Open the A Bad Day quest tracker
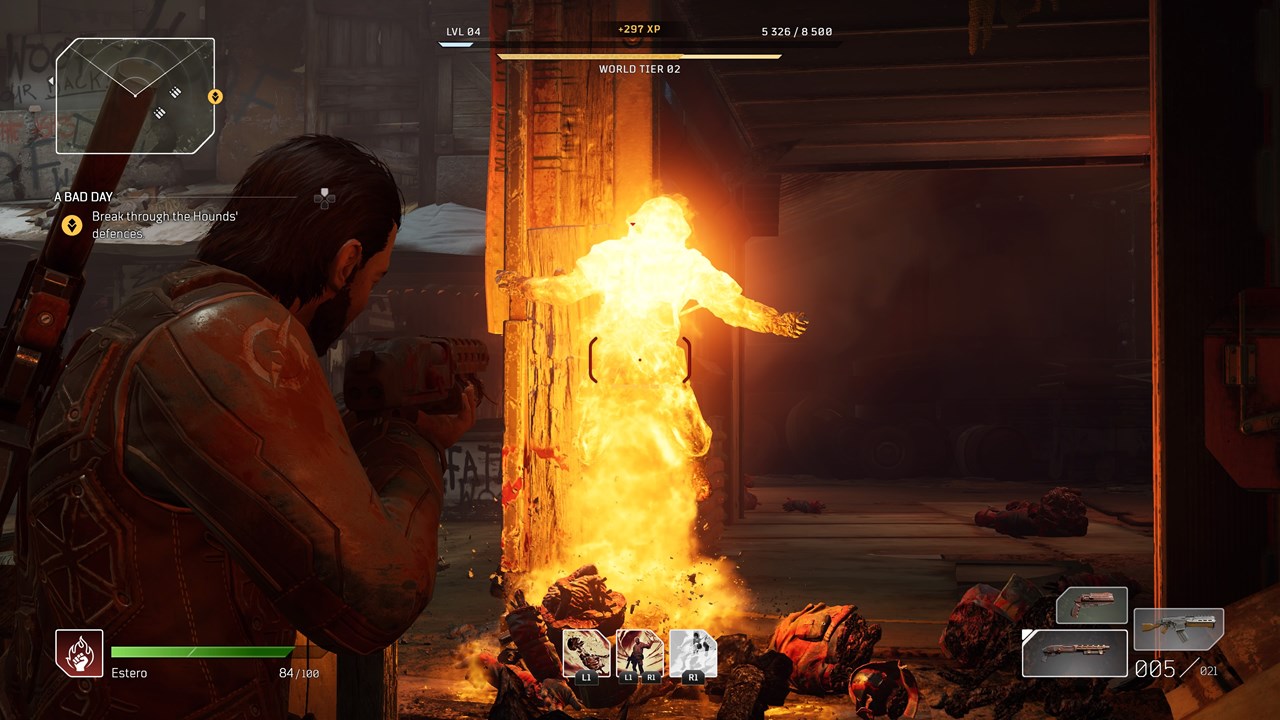The image size is (1280, 720). (x=84, y=197)
